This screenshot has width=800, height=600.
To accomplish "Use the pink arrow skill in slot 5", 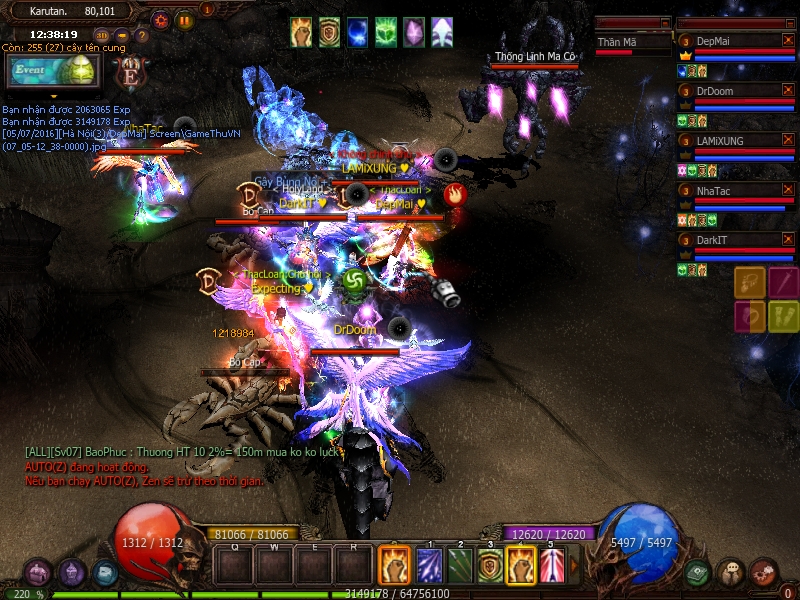I will [x=551, y=566].
